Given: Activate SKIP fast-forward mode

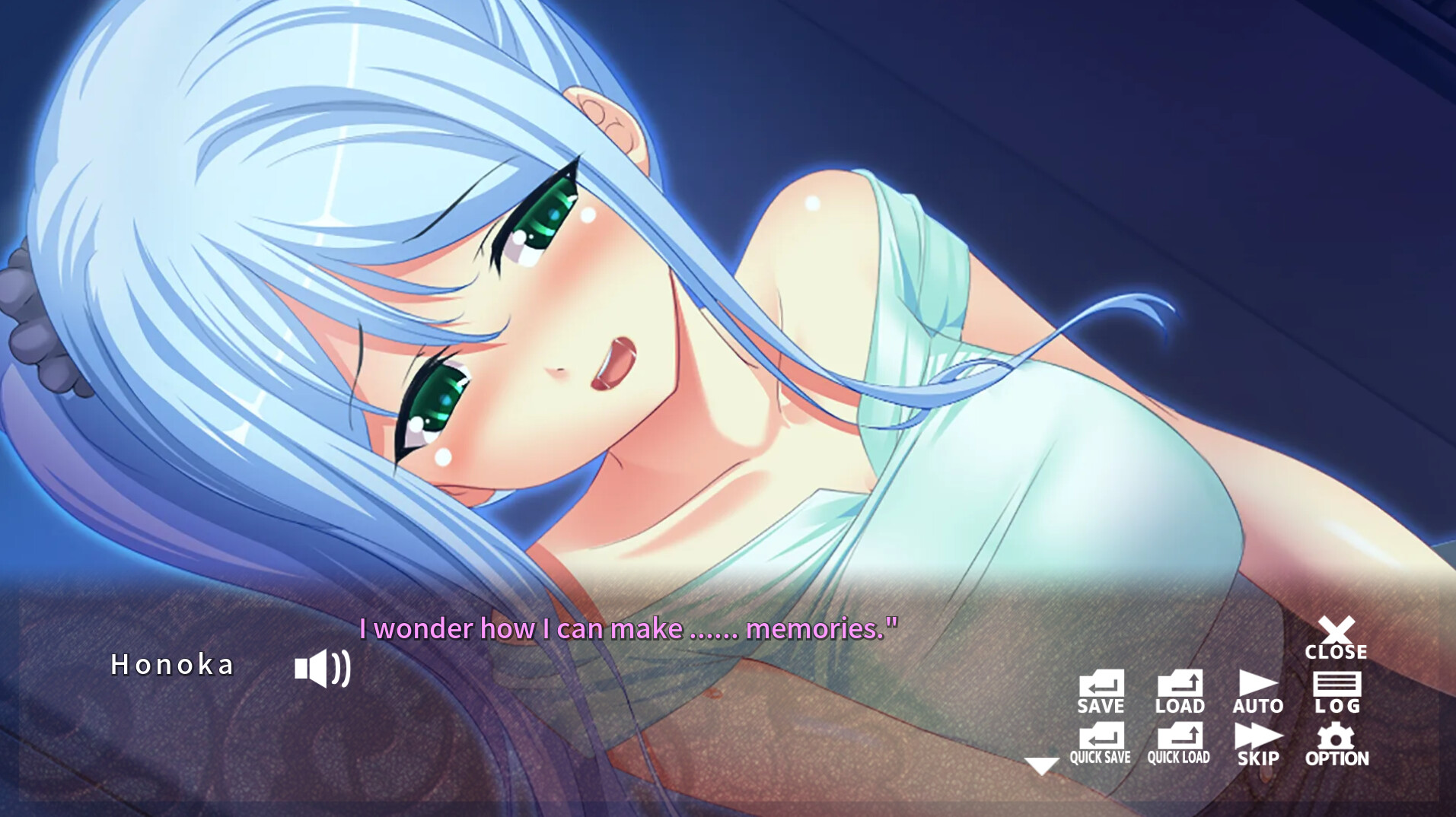Looking at the screenshot, I should 1260,745.
